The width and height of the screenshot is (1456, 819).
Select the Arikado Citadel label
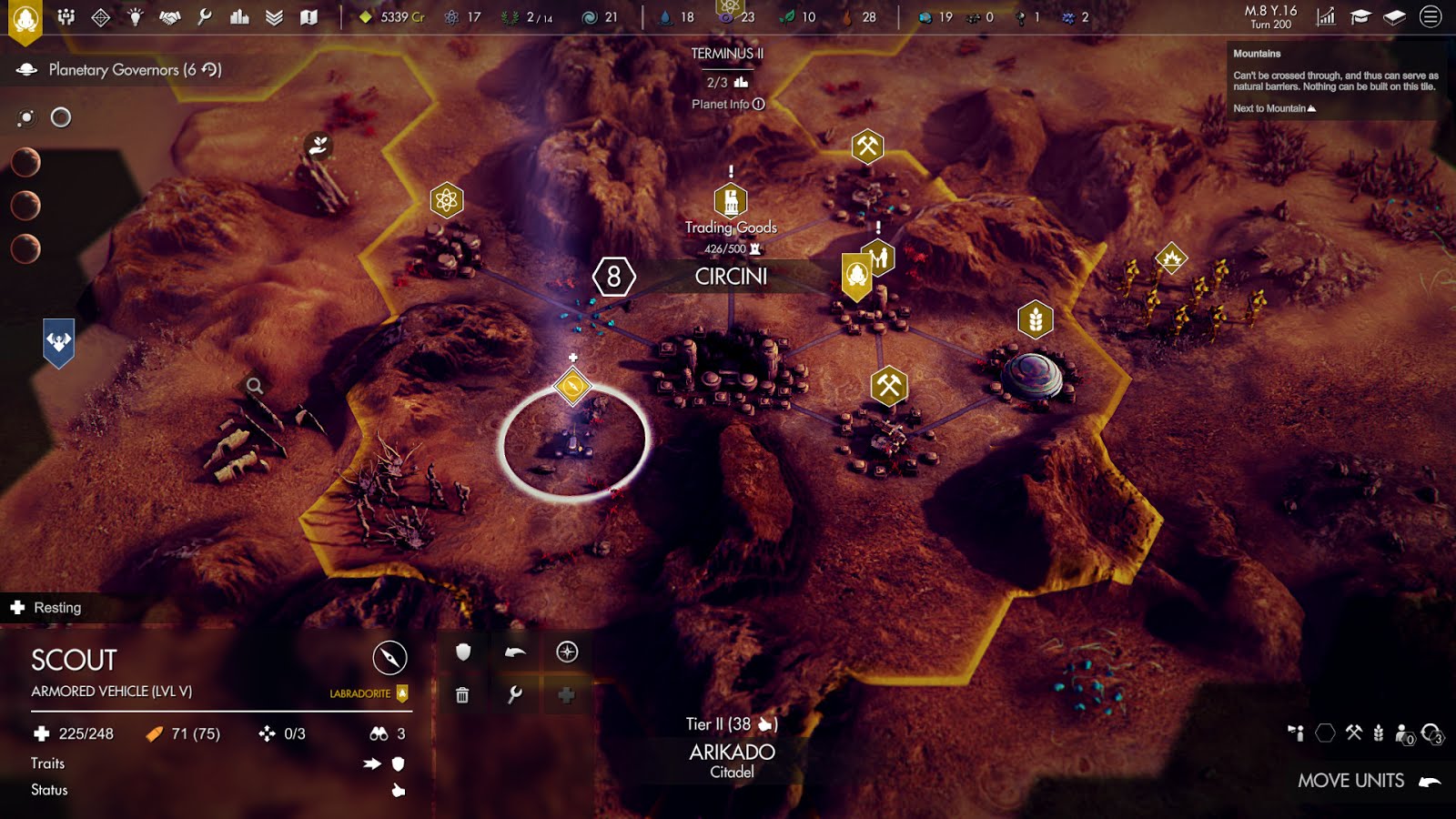point(732,760)
